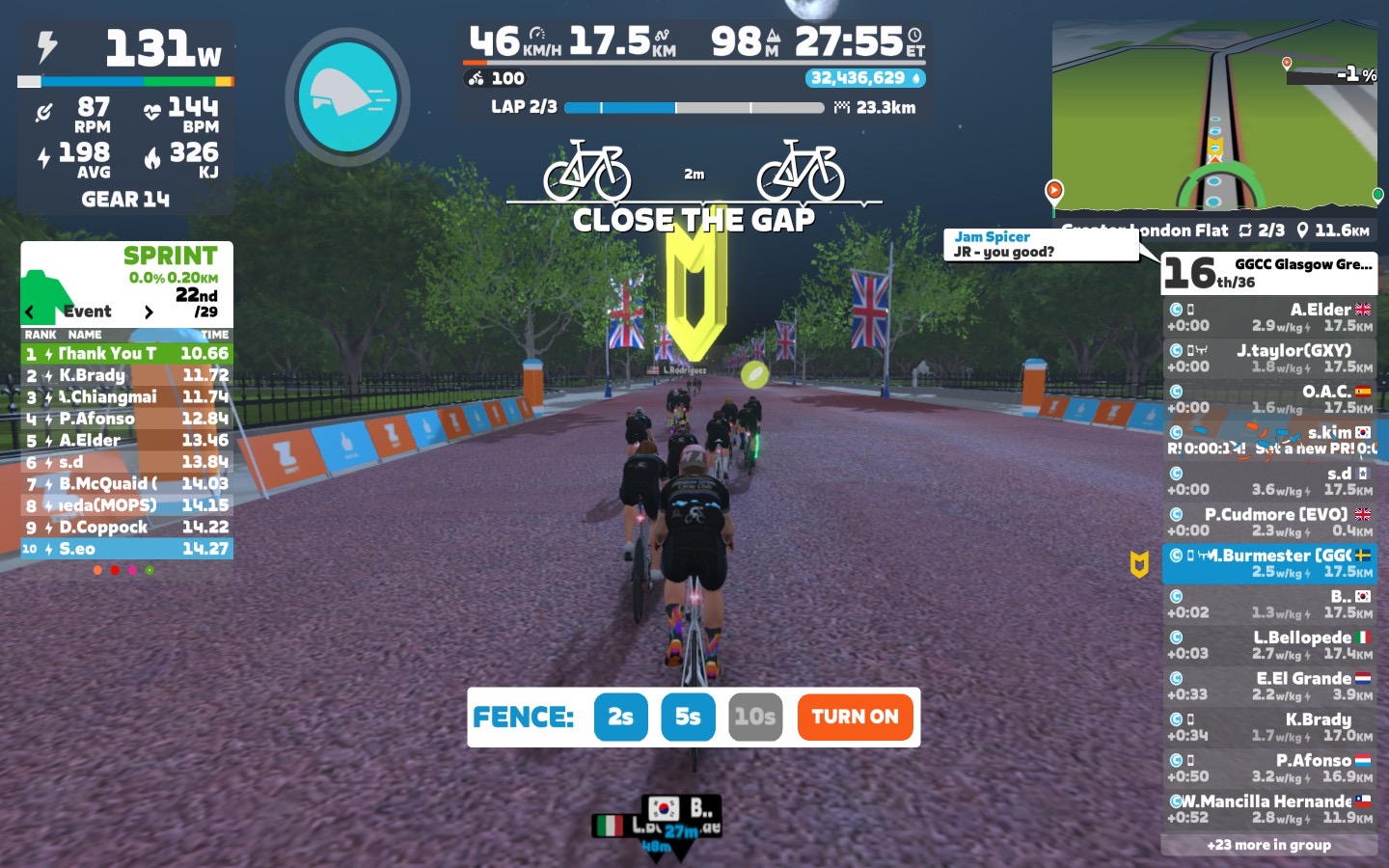Viewport: 1389px width, 868px height.
Task: Open the minimap route view
Action: point(1213,116)
